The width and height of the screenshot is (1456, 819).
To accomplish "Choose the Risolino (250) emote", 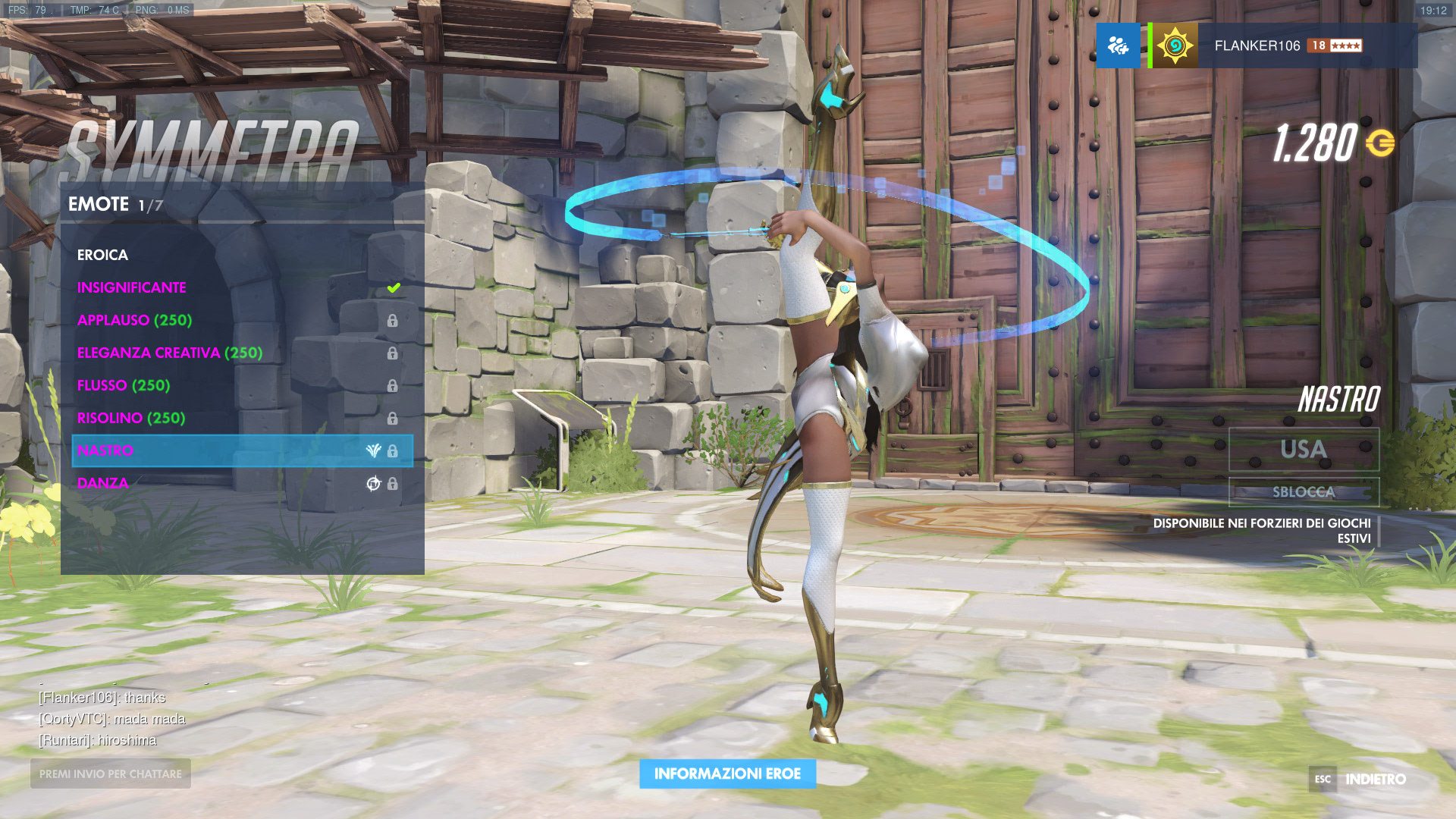I will coord(130,418).
